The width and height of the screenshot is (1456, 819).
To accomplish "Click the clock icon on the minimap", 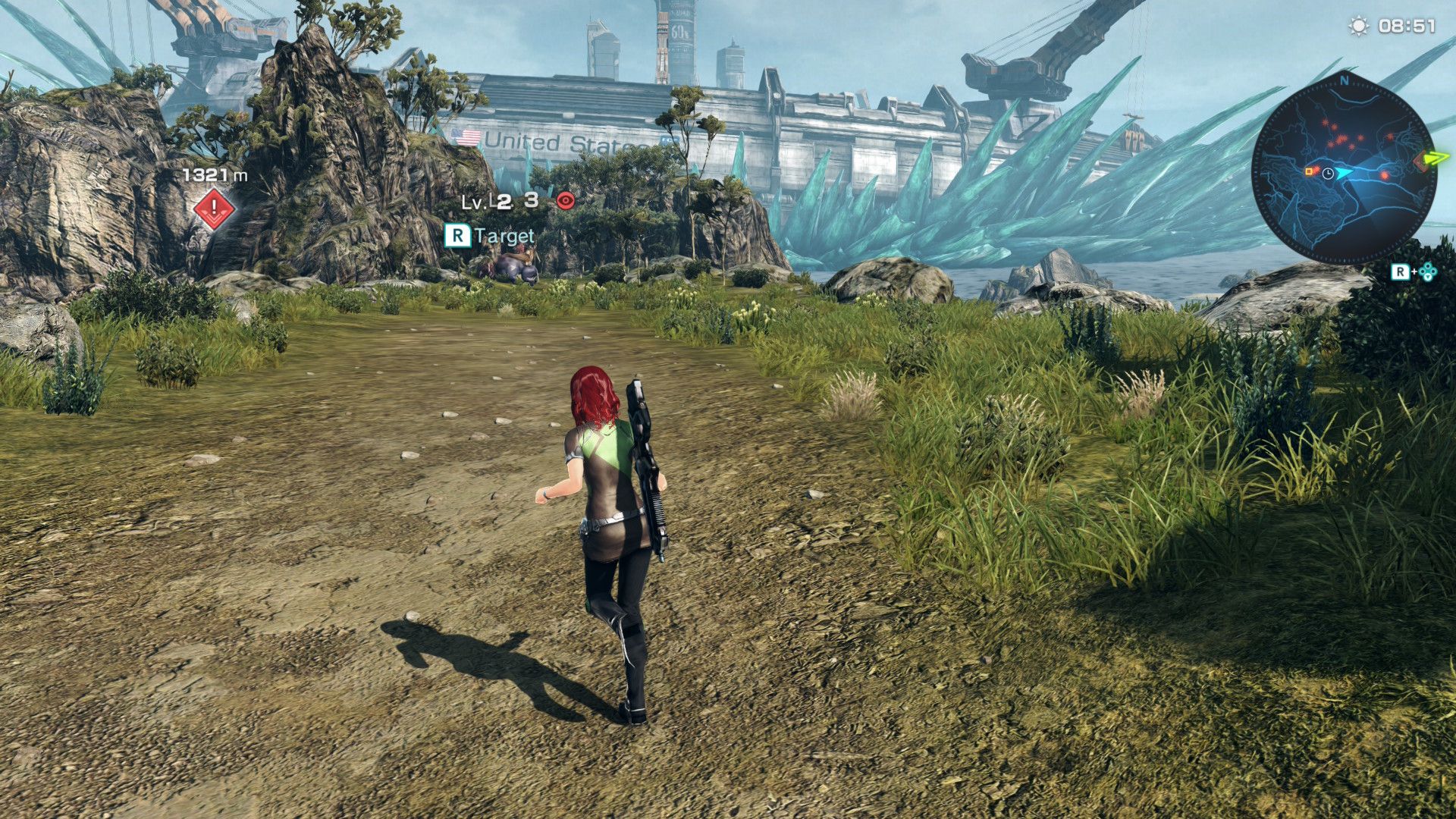I will pyautogui.click(x=1327, y=174).
